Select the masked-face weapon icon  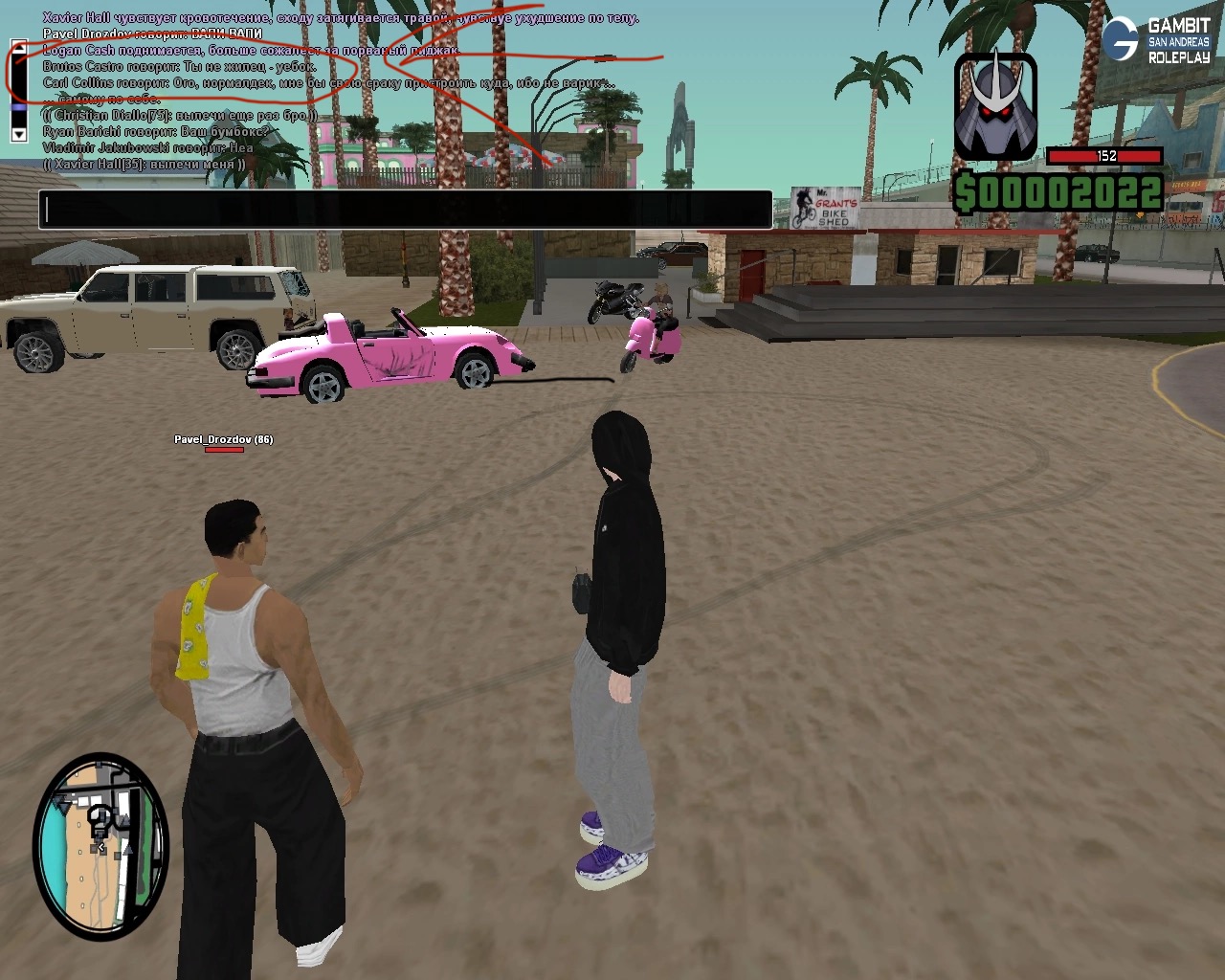click(x=995, y=105)
